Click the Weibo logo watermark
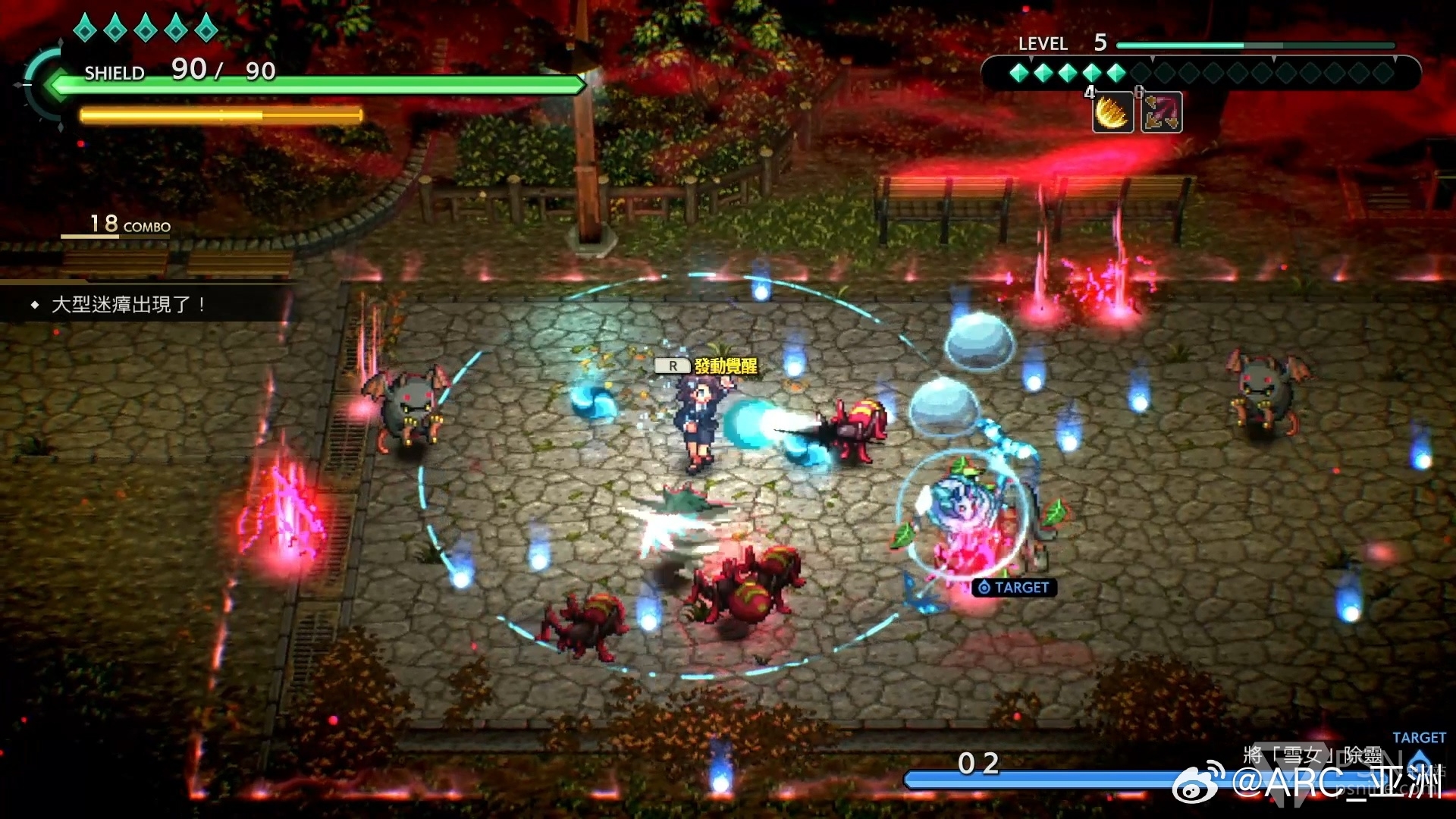The image size is (1456, 819). click(1198, 783)
